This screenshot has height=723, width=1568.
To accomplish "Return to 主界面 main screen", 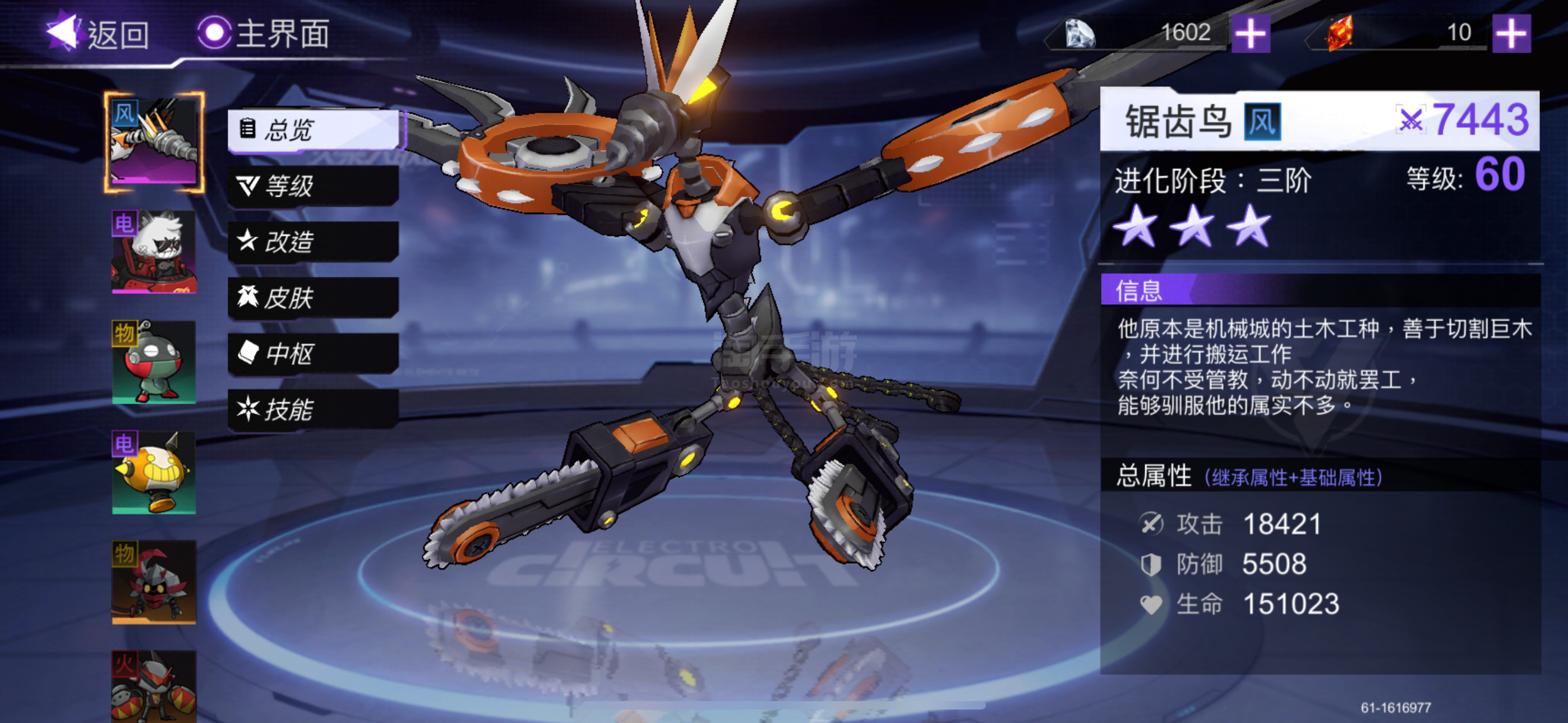I will click(x=264, y=33).
